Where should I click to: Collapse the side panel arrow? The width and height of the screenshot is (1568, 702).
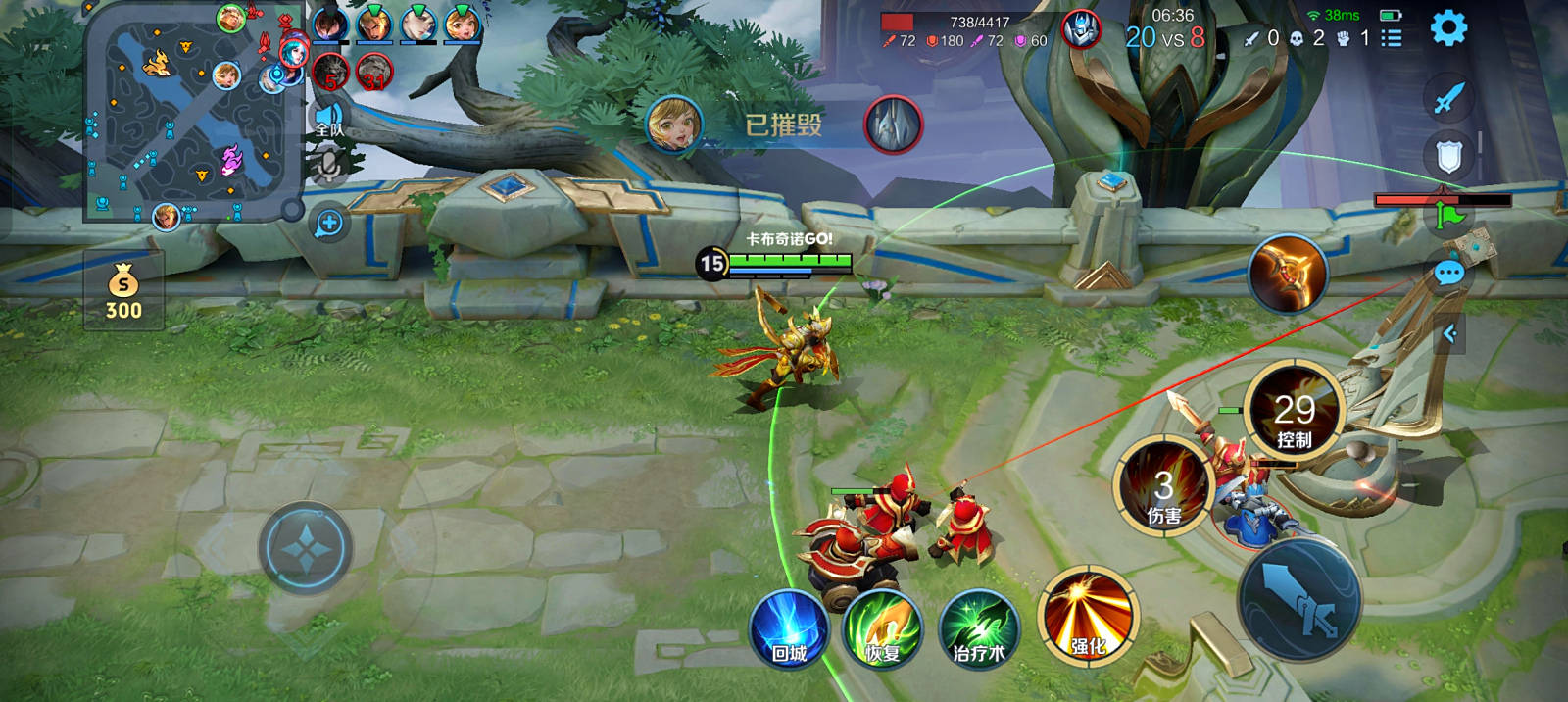(1449, 334)
